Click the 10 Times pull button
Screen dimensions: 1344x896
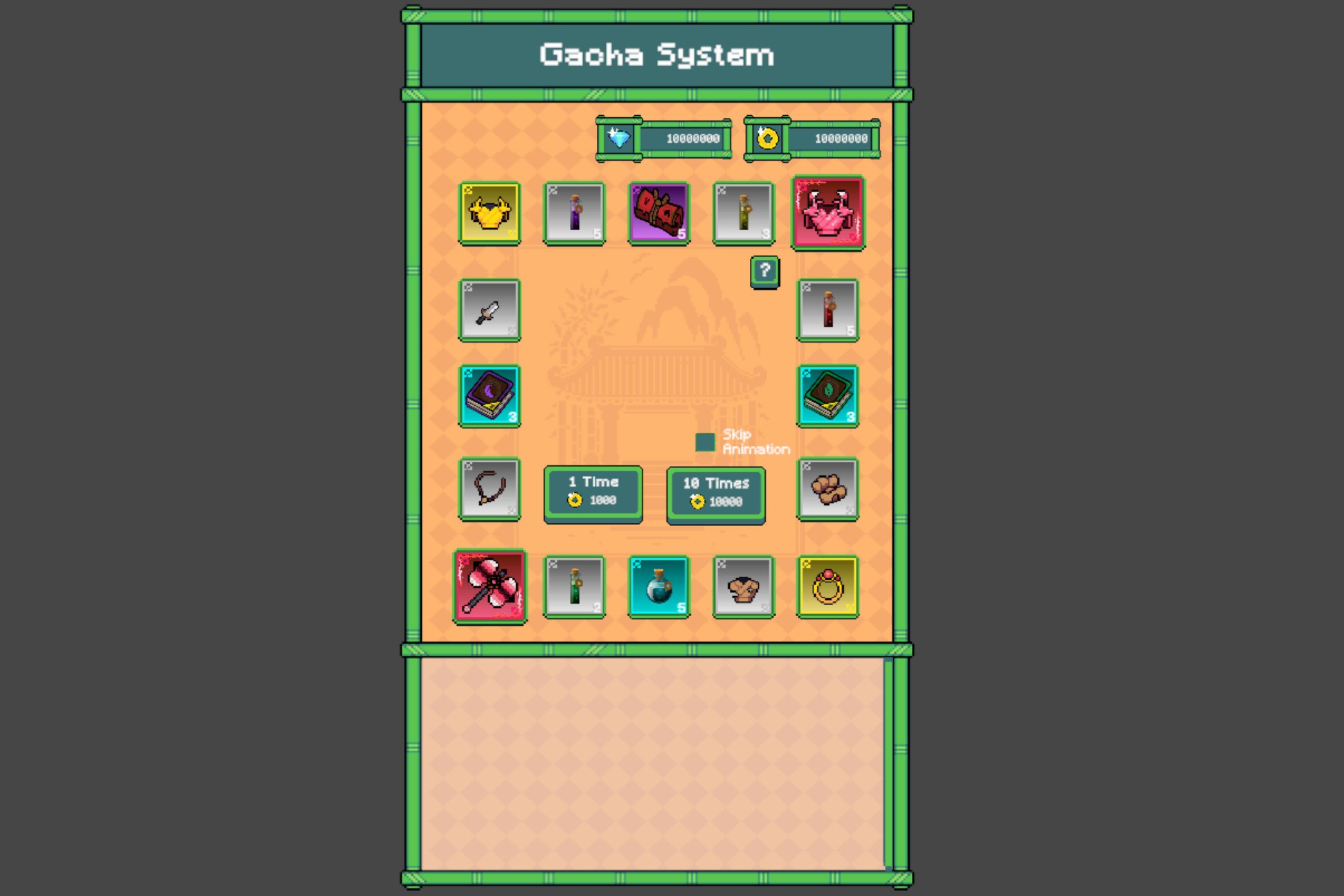point(715,491)
